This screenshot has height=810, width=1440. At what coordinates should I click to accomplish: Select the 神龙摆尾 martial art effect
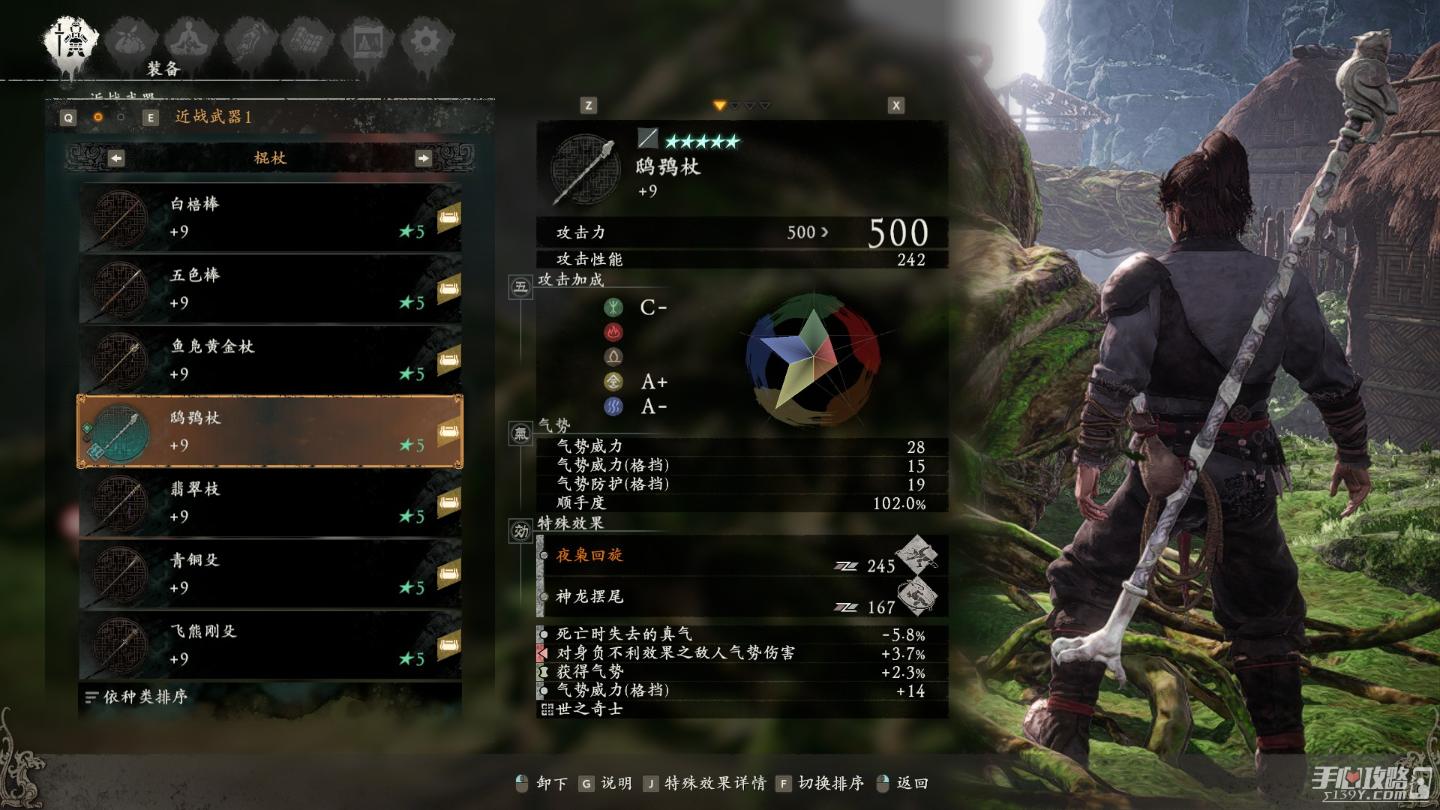coord(740,597)
